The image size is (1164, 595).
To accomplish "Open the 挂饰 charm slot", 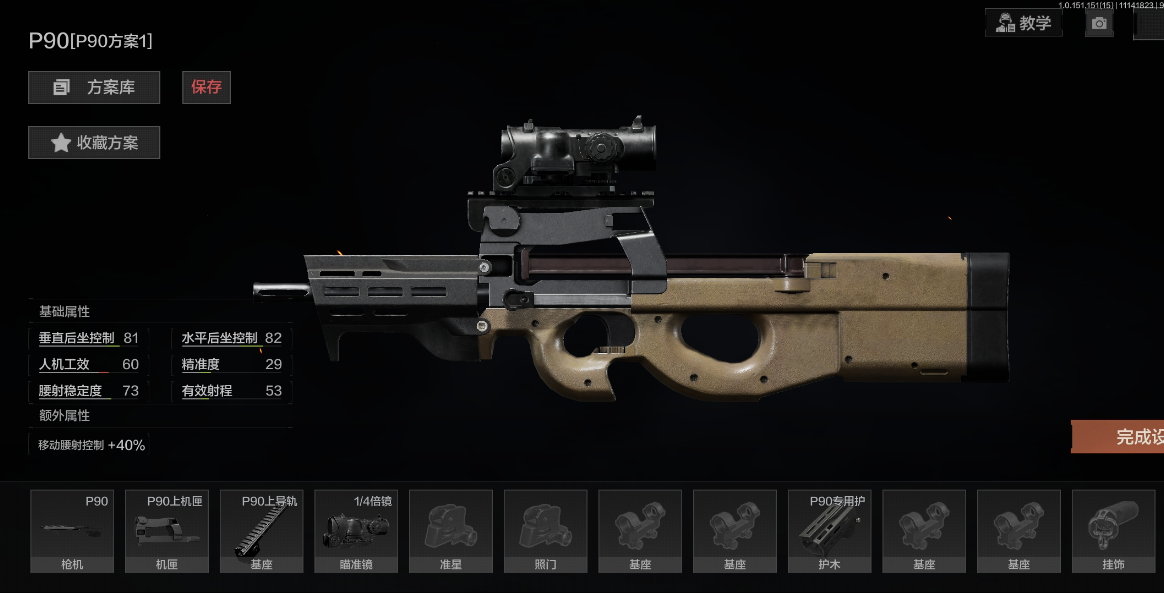I will [1113, 531].
